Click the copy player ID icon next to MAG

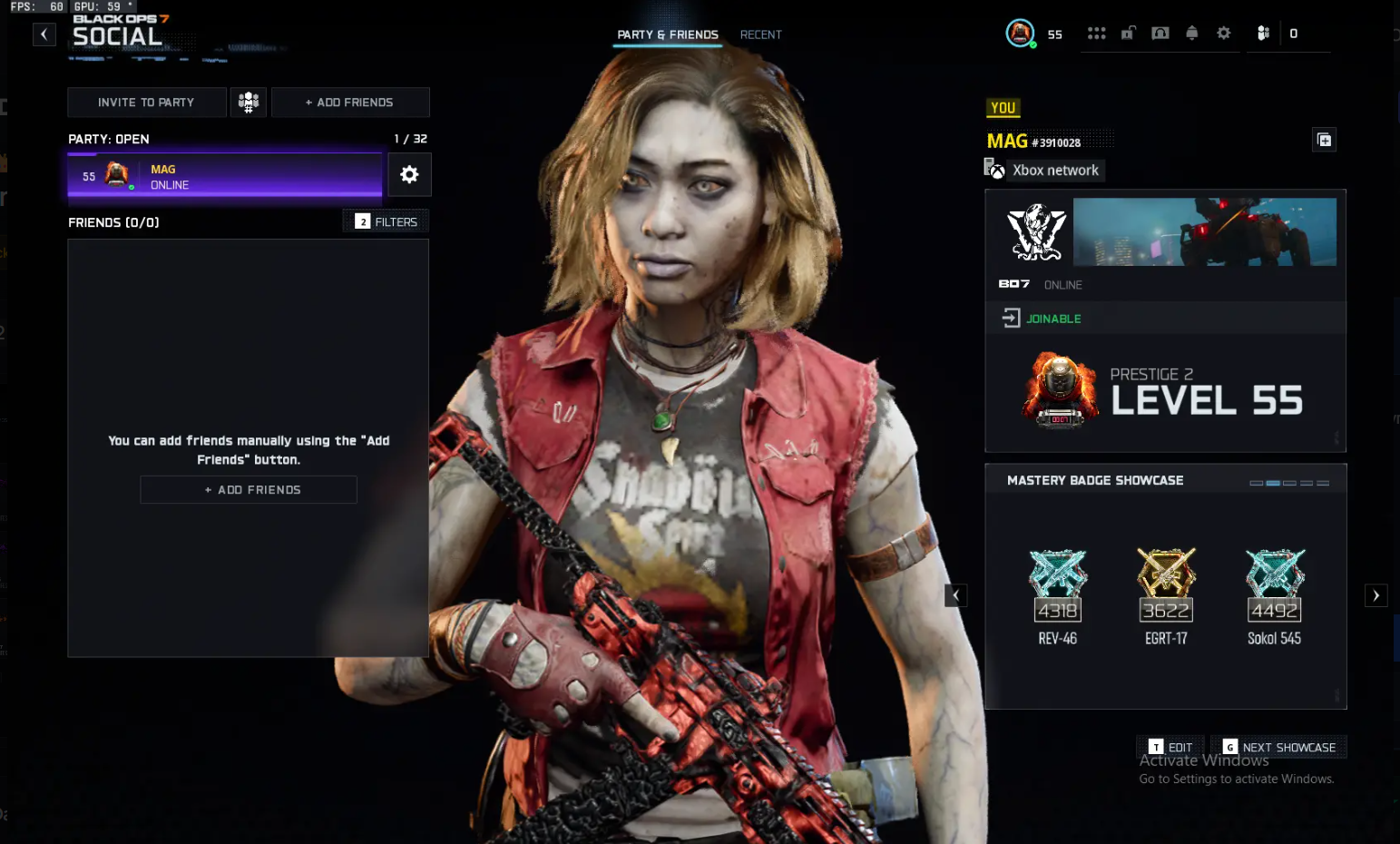tap(1324, 139)
